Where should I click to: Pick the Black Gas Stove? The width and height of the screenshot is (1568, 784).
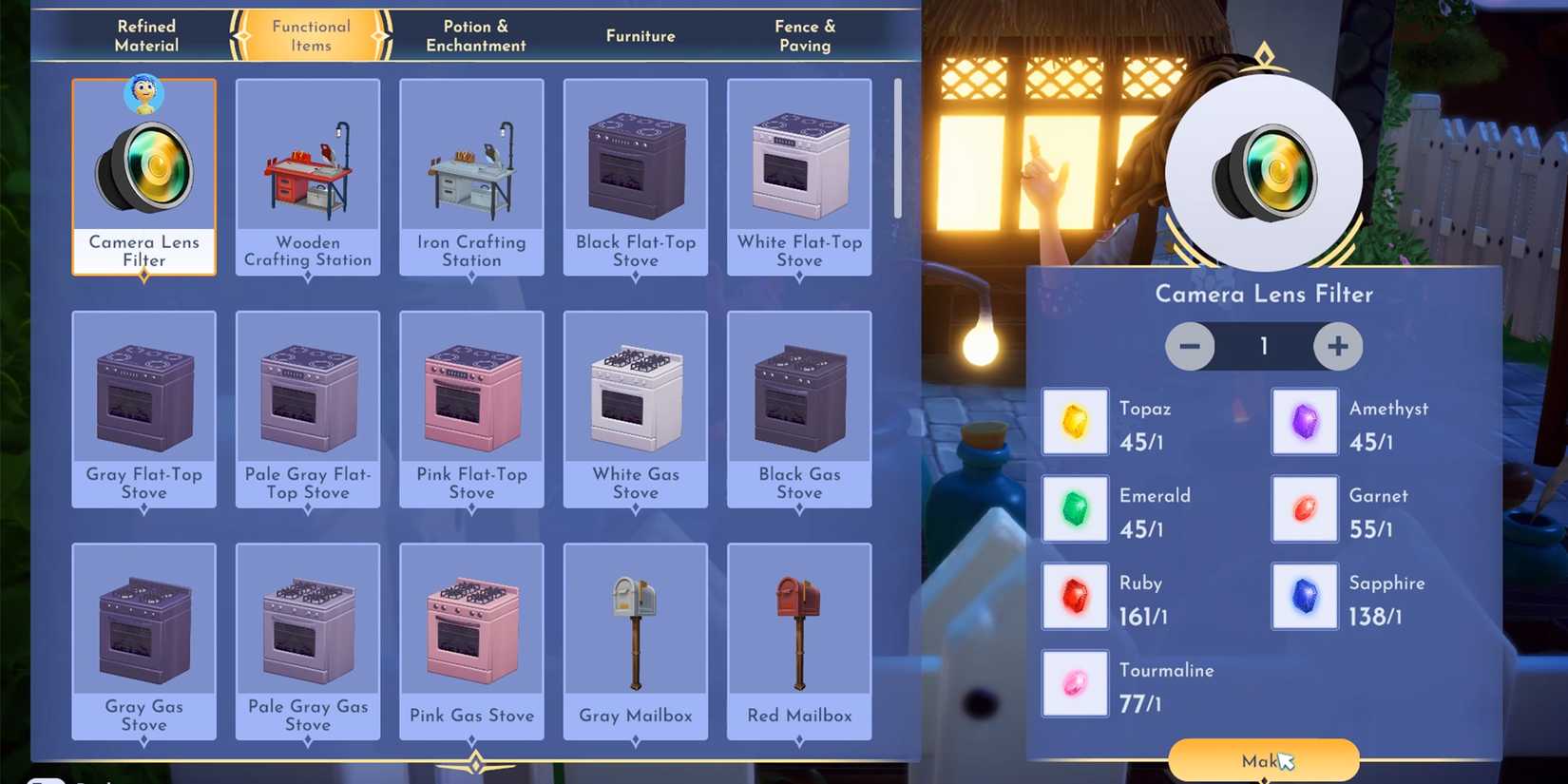(x=799, y=410)
